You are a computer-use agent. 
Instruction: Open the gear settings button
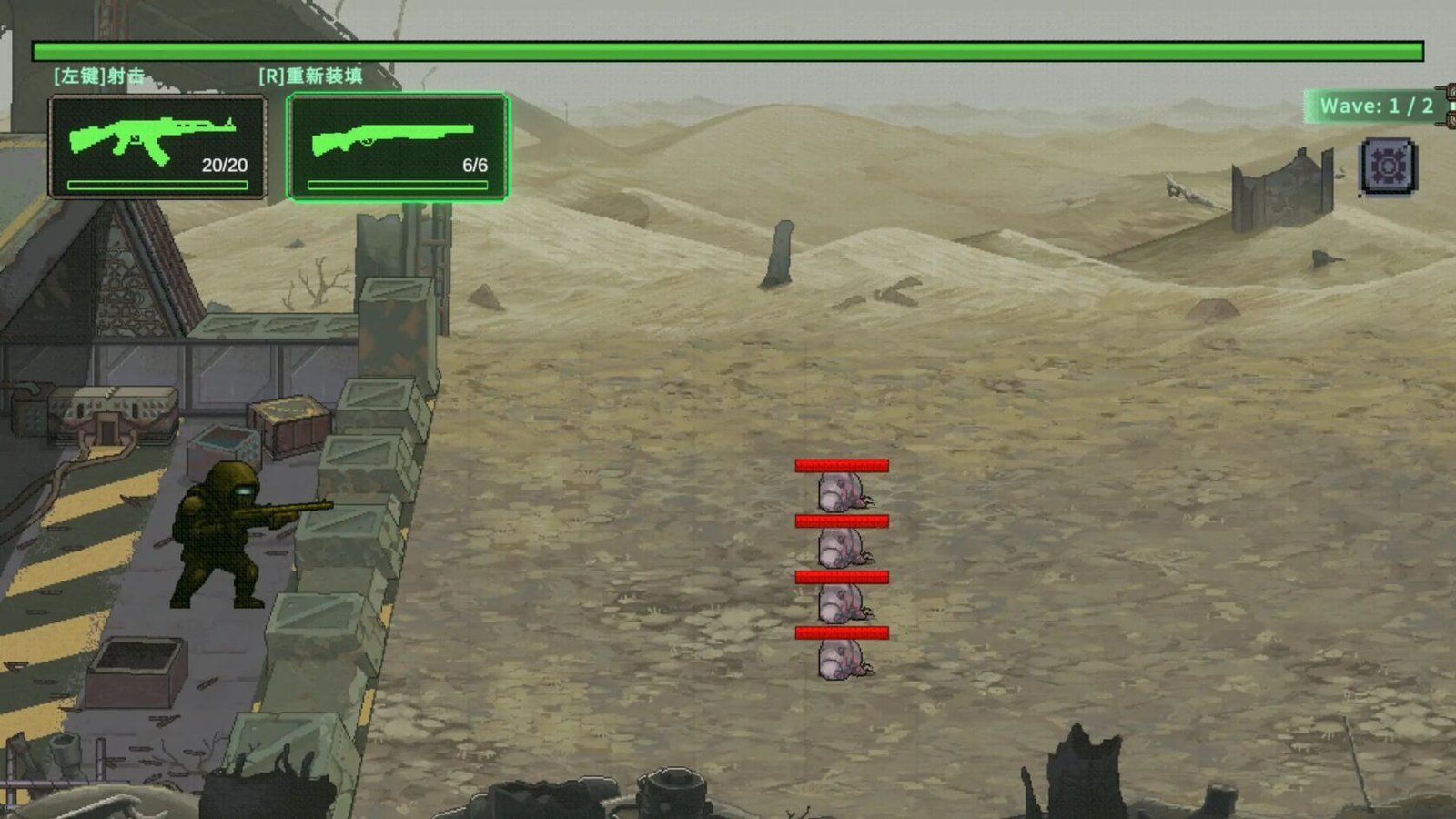click(1388, 167)
